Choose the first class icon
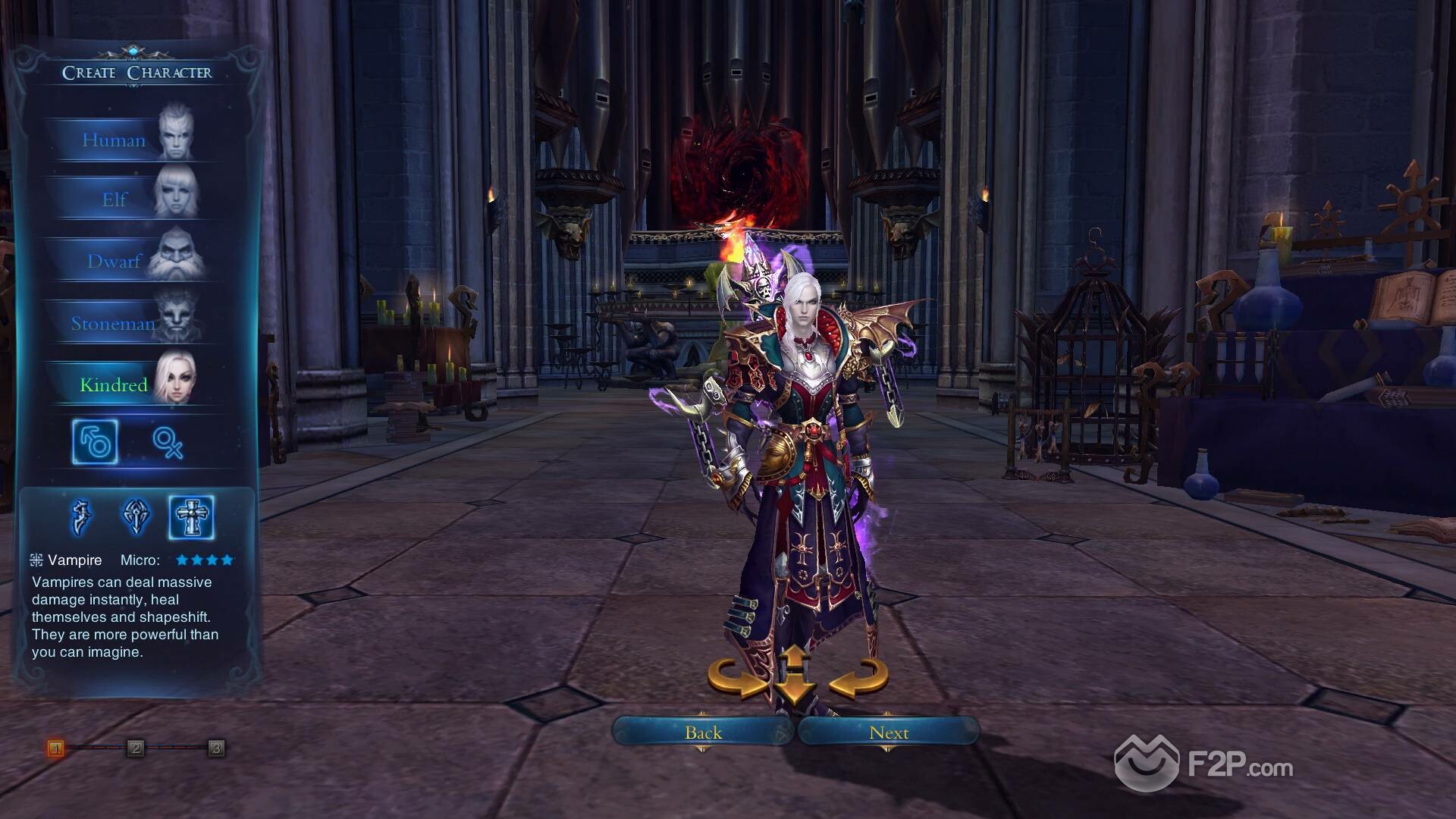The image size is (1456, 819). pos(81,517)
